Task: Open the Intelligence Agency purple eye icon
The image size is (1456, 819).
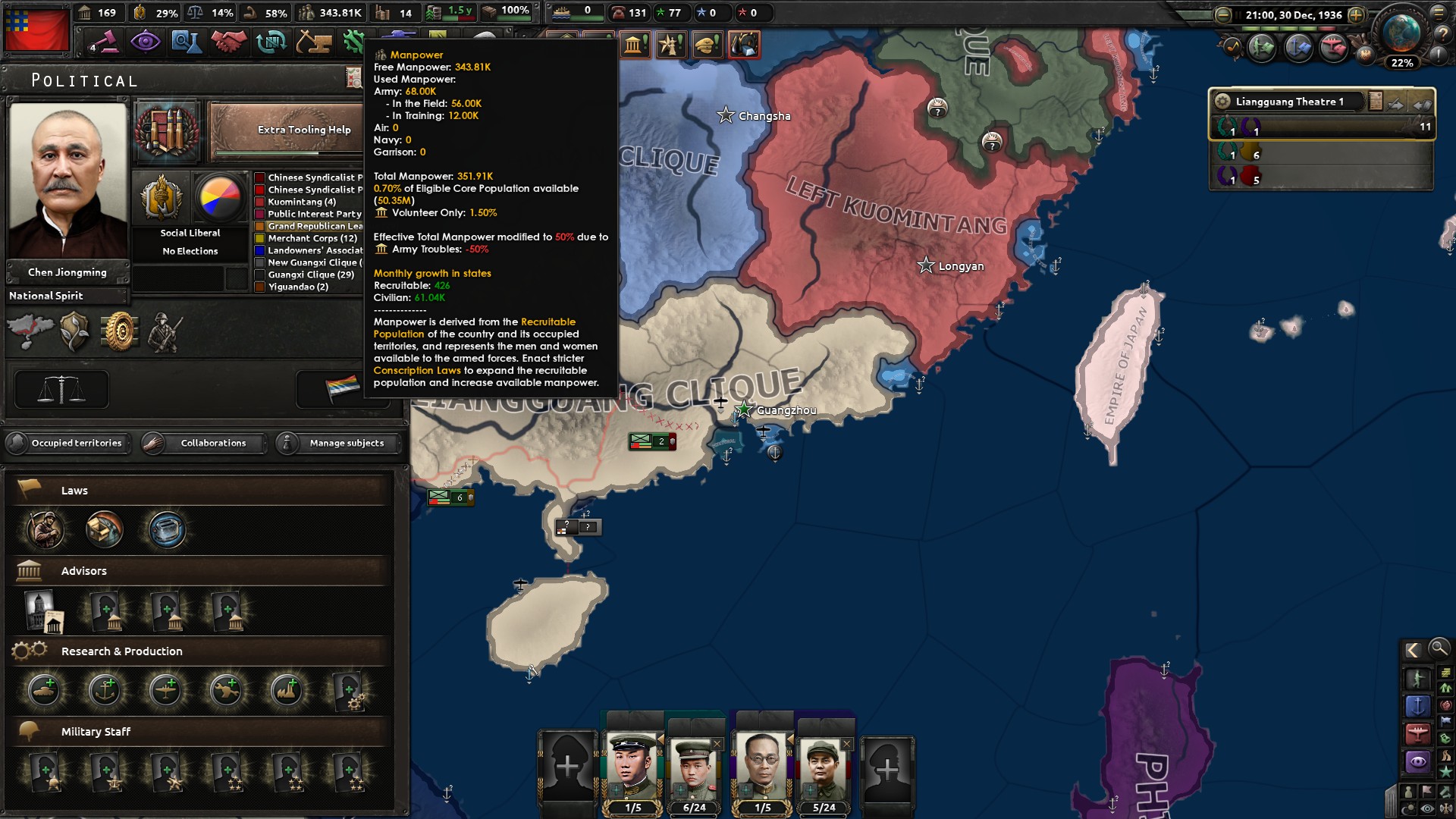Action: point(146,42)
